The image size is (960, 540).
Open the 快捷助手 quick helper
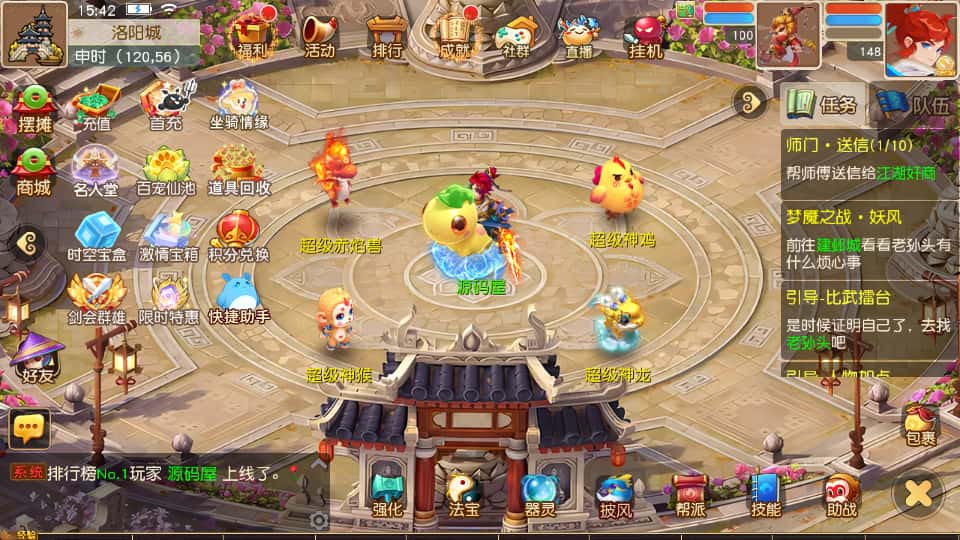(x=238, y=298)
